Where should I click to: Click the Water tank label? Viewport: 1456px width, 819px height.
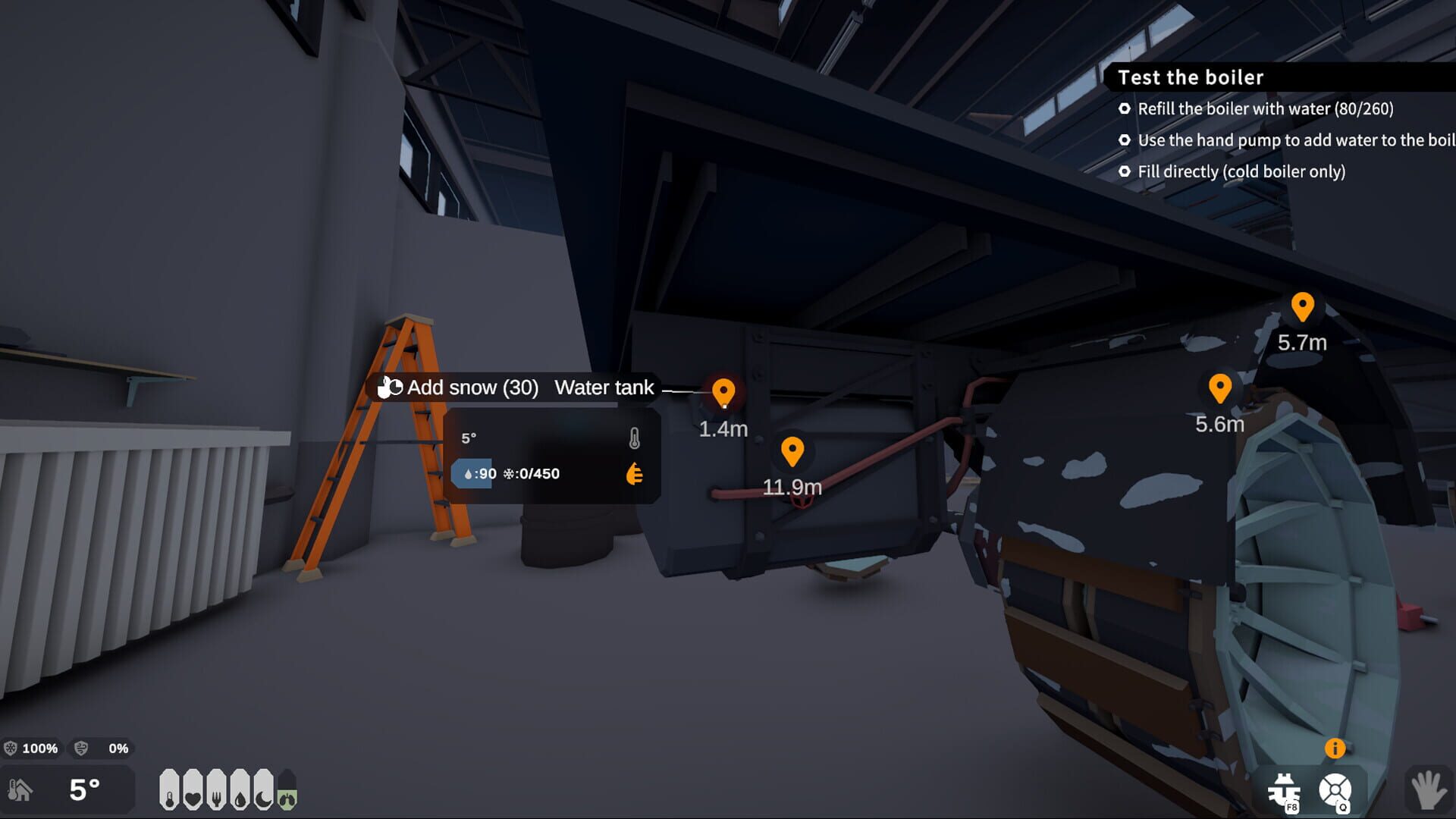click(x=604, y=388)
